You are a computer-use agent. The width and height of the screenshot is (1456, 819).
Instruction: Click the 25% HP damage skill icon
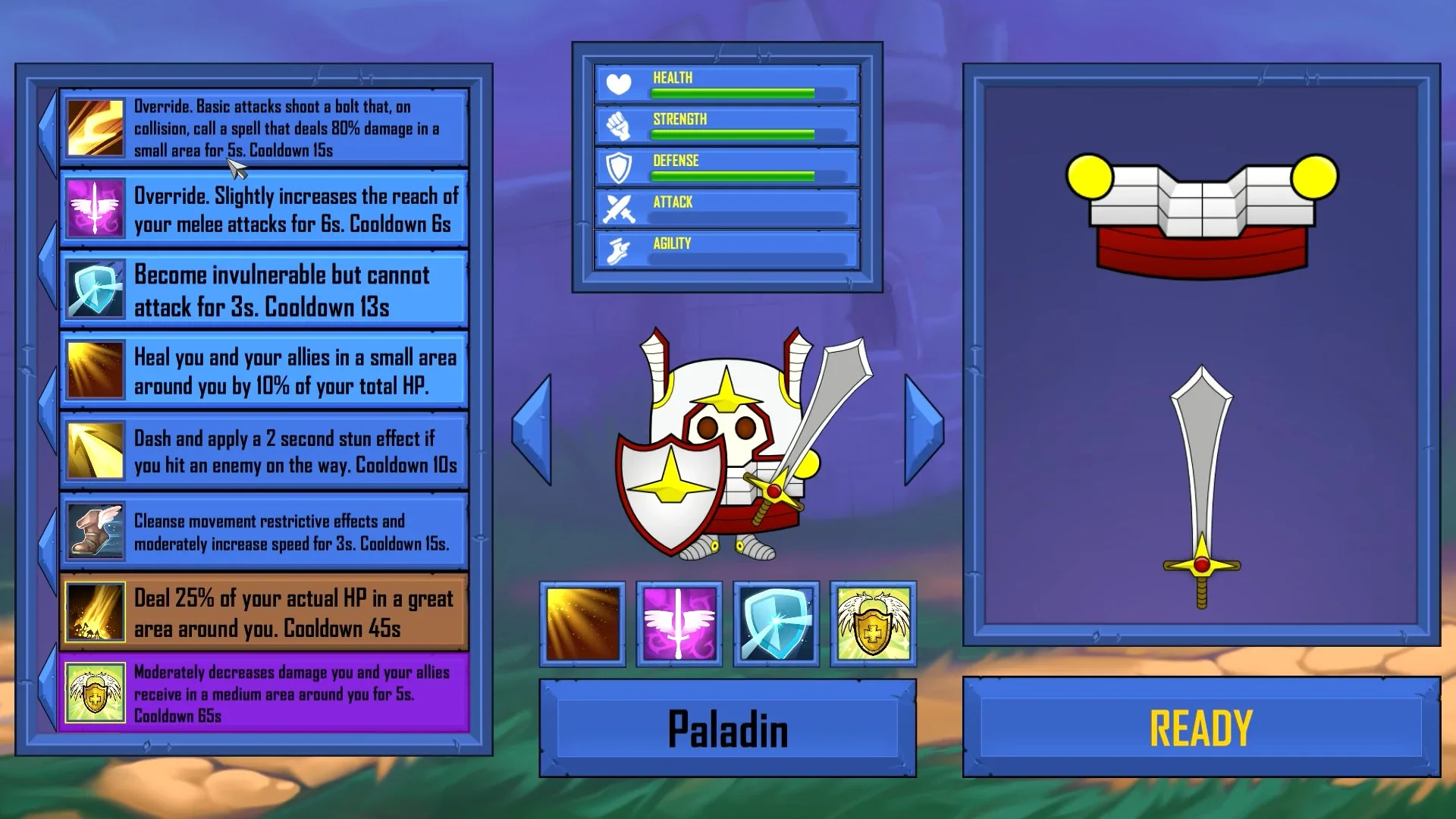click(x=95, y=612)
